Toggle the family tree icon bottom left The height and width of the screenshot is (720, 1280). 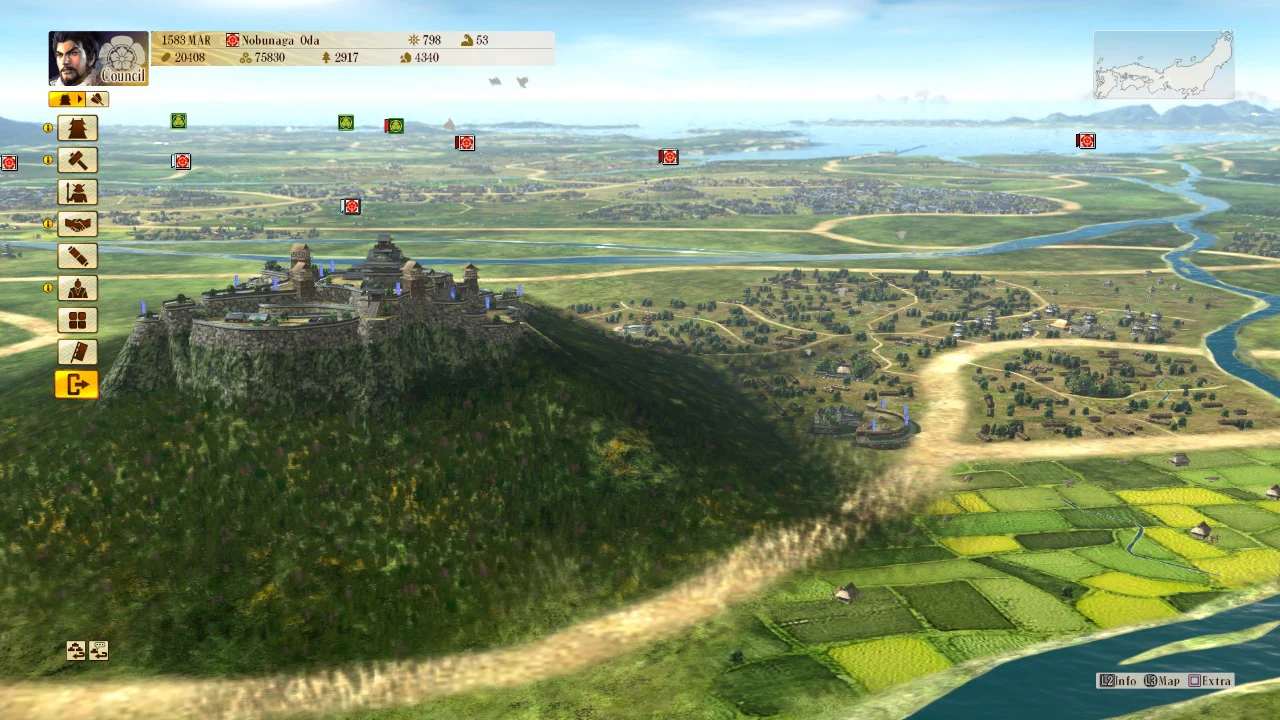[x=77, y=650]
